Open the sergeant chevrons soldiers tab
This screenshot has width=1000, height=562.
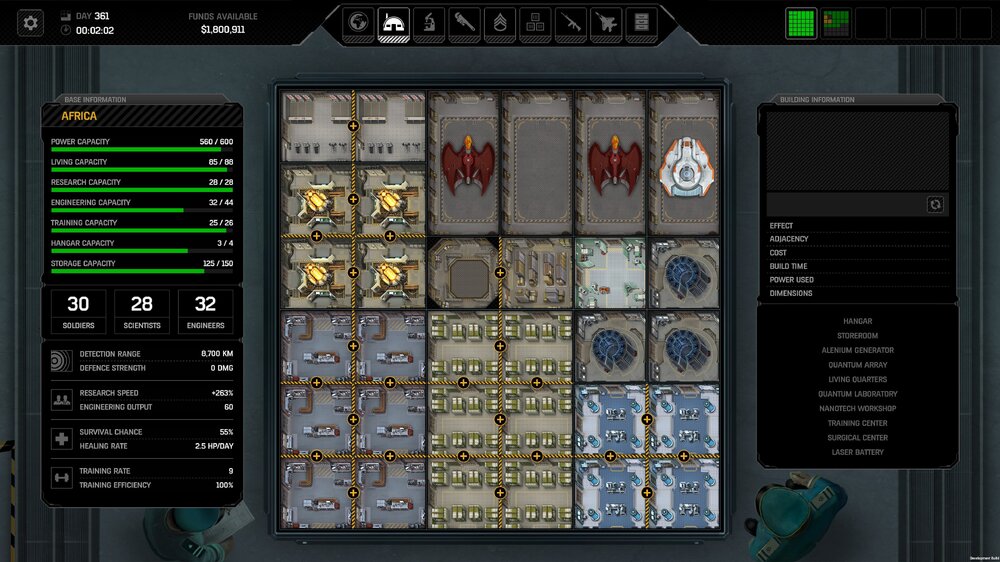pyautogui.click(x=499, y=23)
